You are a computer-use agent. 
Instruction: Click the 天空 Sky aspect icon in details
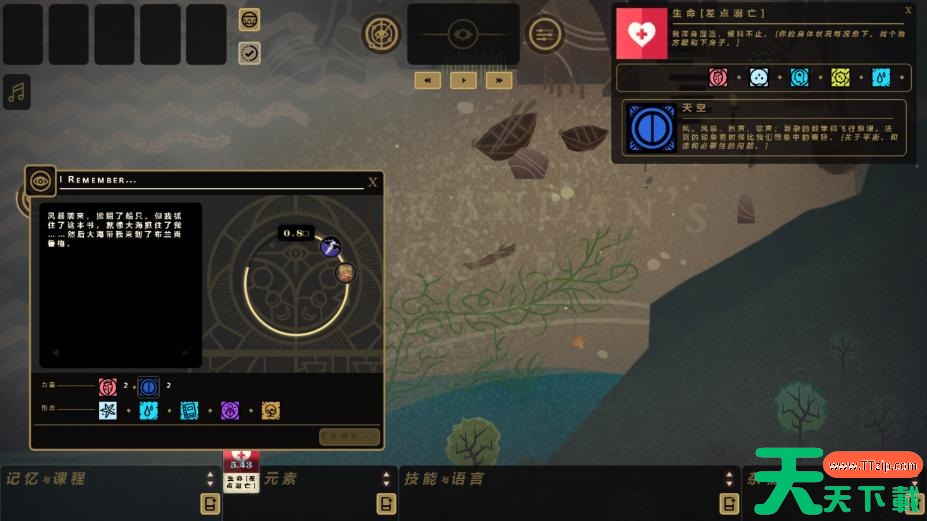point(647,129)
